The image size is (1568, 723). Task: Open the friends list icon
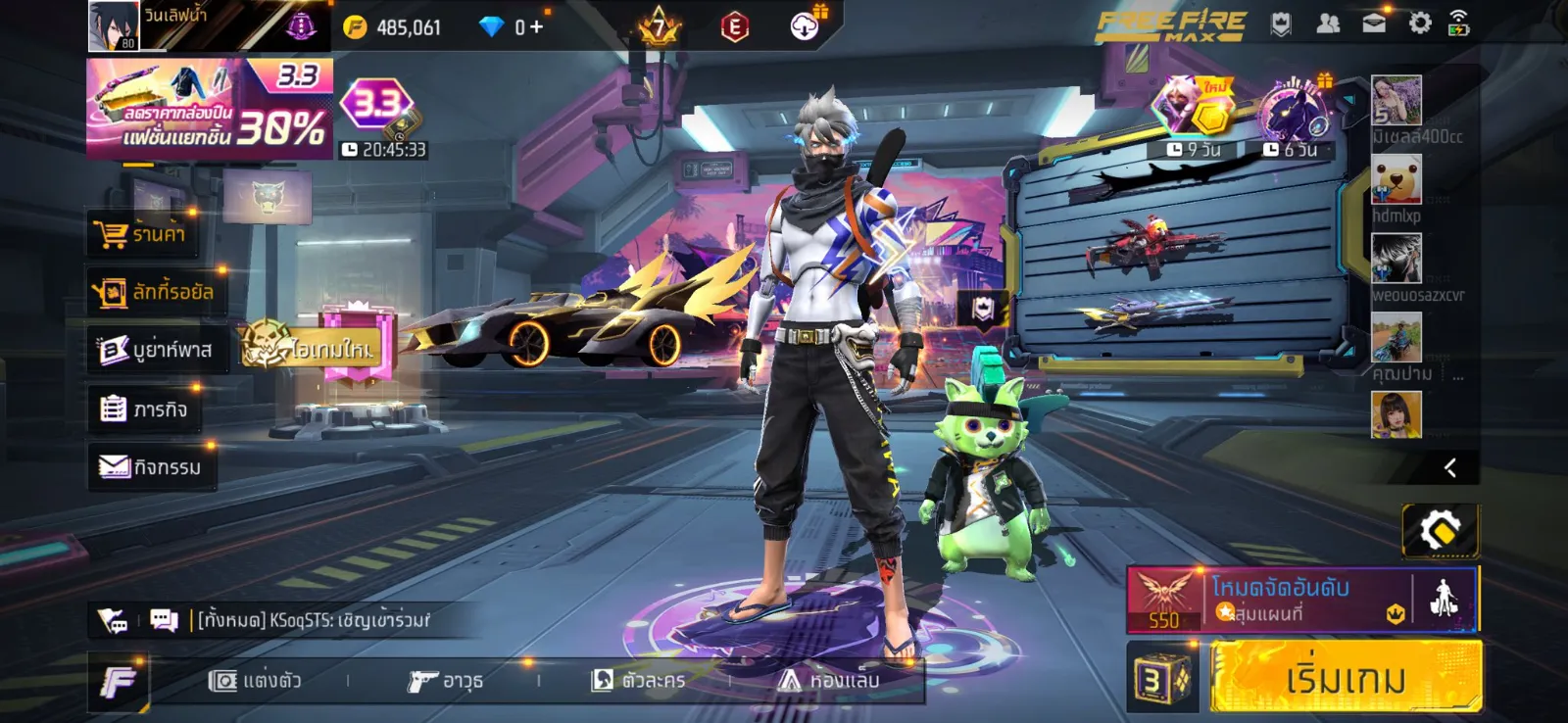pos(1328,24)
